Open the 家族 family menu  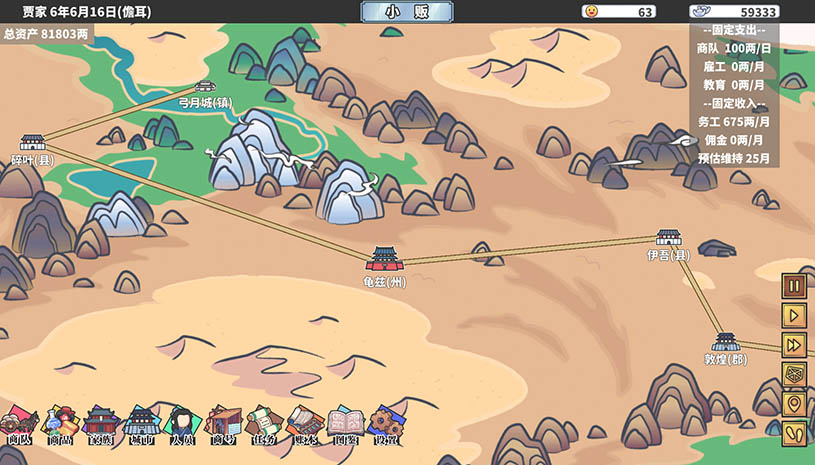click(x=101, y=425)
